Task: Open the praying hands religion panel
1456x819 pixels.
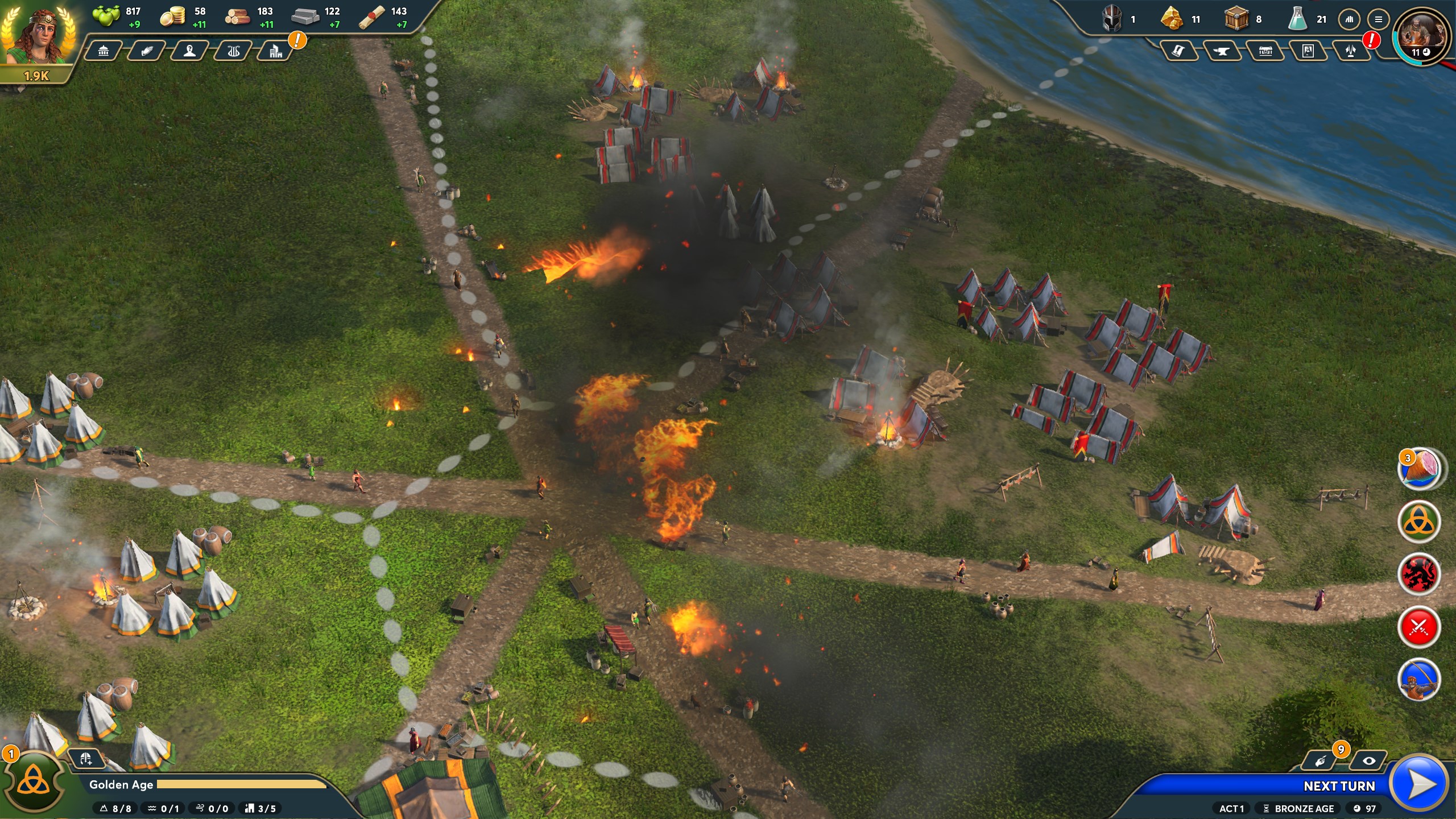Action: pos(147,52)
